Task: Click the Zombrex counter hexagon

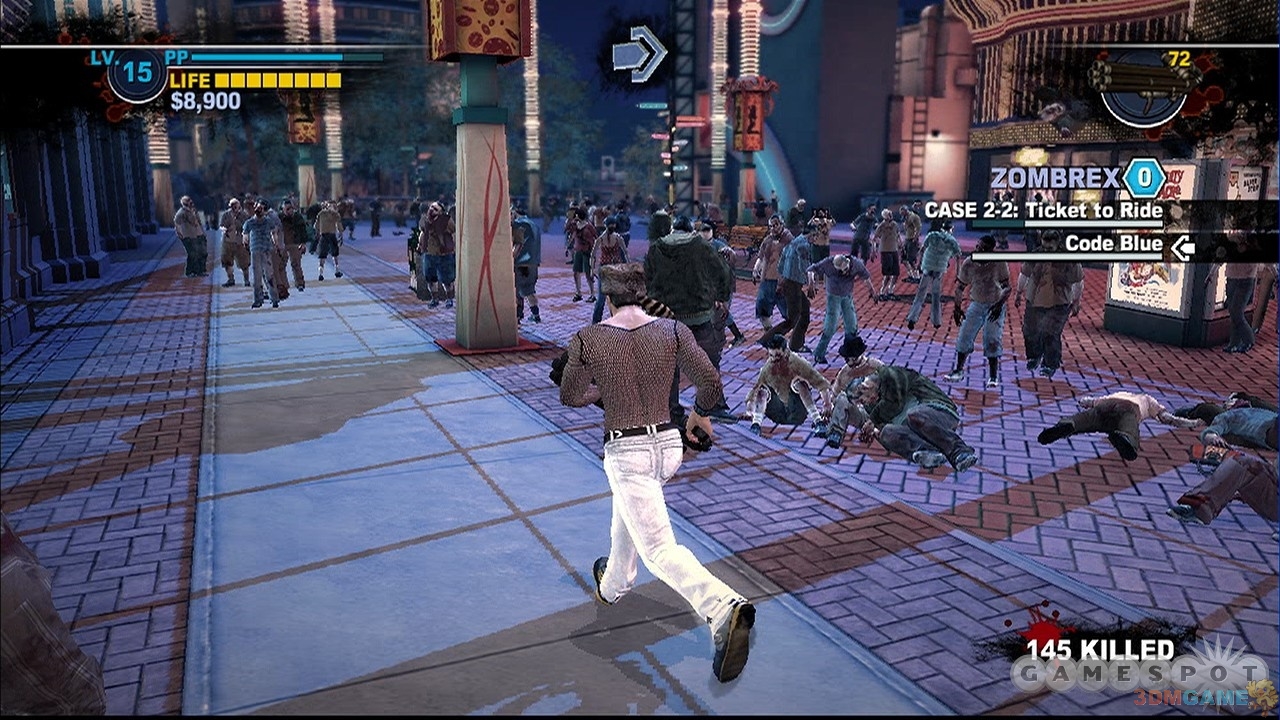Action: pos(1143,178)
